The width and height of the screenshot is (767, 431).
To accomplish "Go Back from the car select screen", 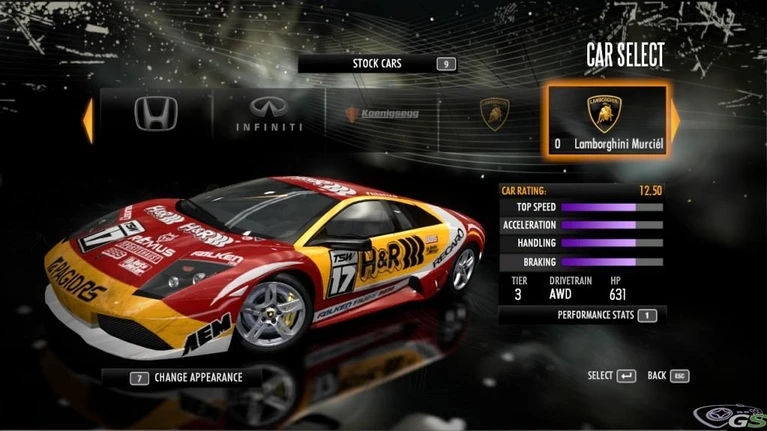I will [668, 376].
